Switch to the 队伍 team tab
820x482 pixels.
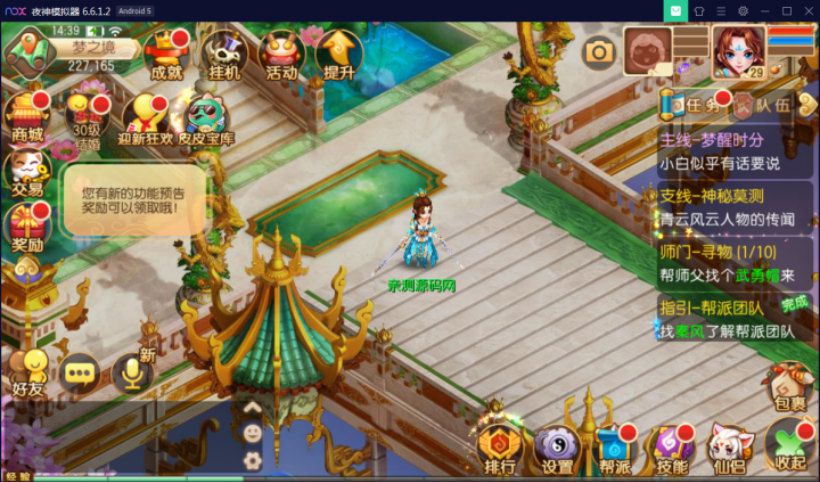[764, 103]
